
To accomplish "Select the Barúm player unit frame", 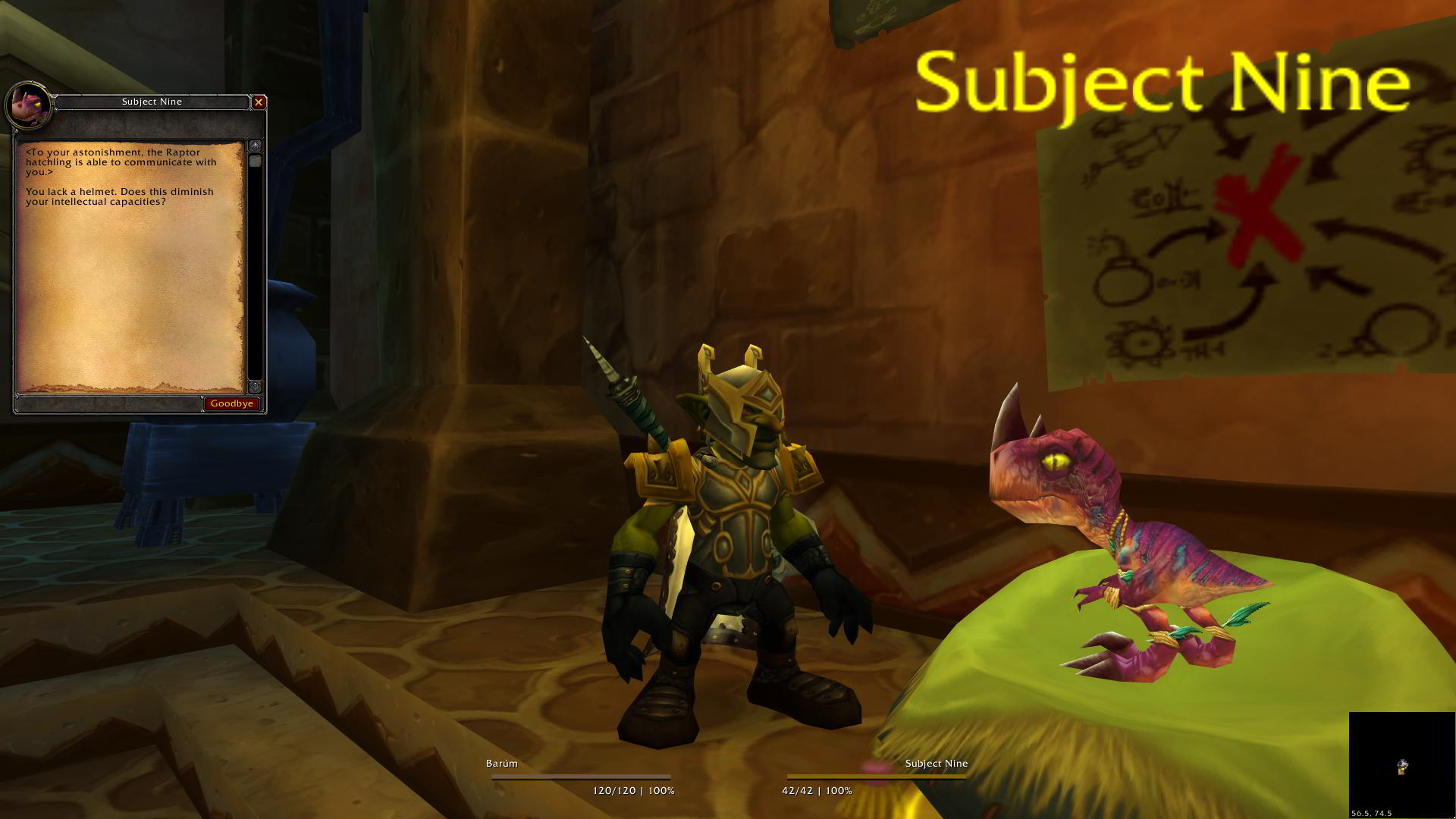I will (580, 777).
